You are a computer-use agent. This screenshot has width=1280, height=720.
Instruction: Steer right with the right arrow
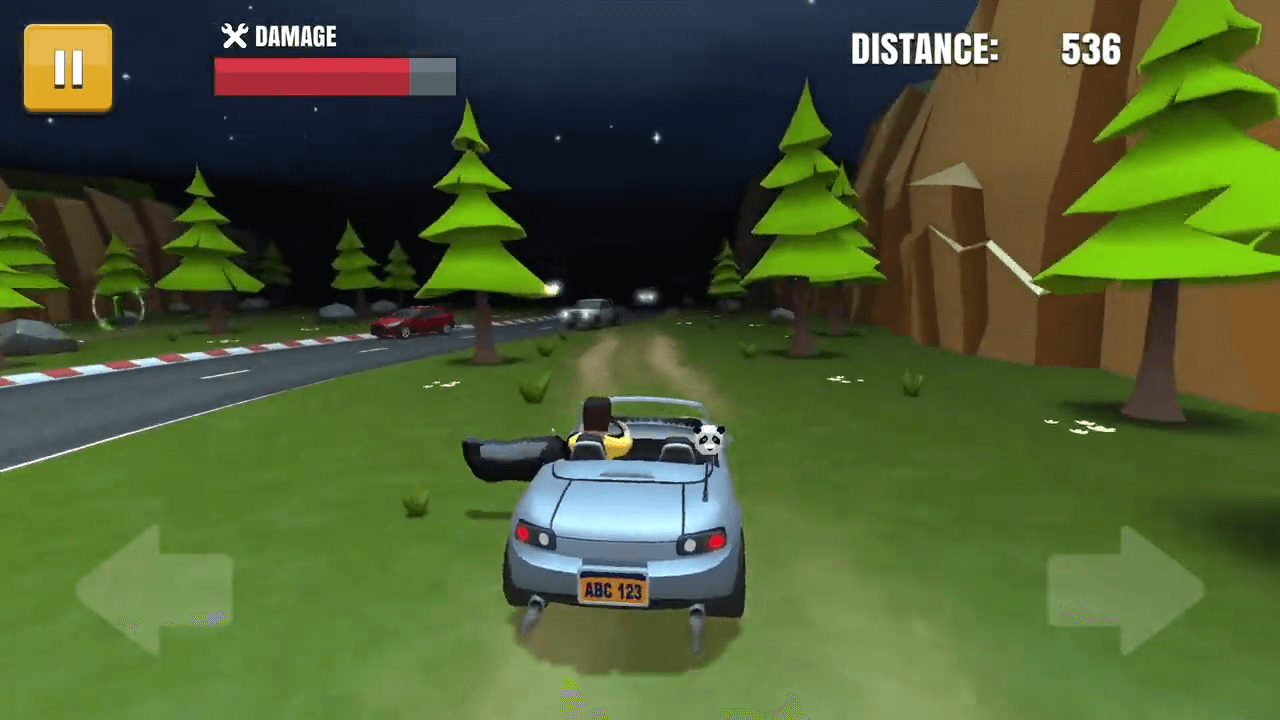coord(1127,590)
